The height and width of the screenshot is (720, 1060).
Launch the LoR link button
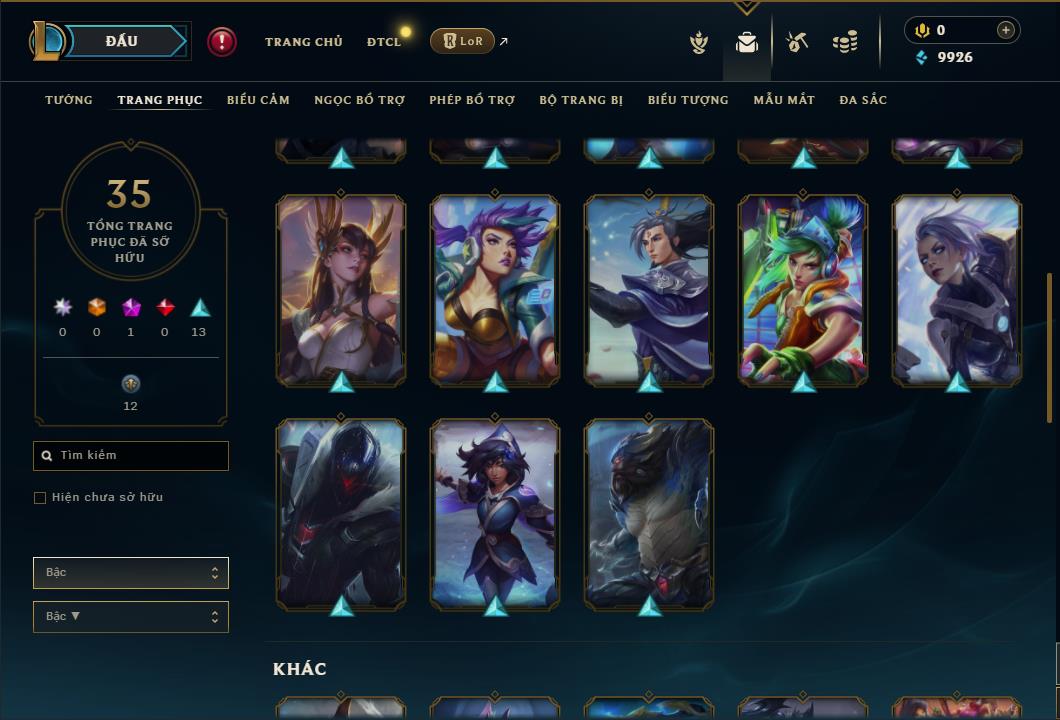(461, 41)
